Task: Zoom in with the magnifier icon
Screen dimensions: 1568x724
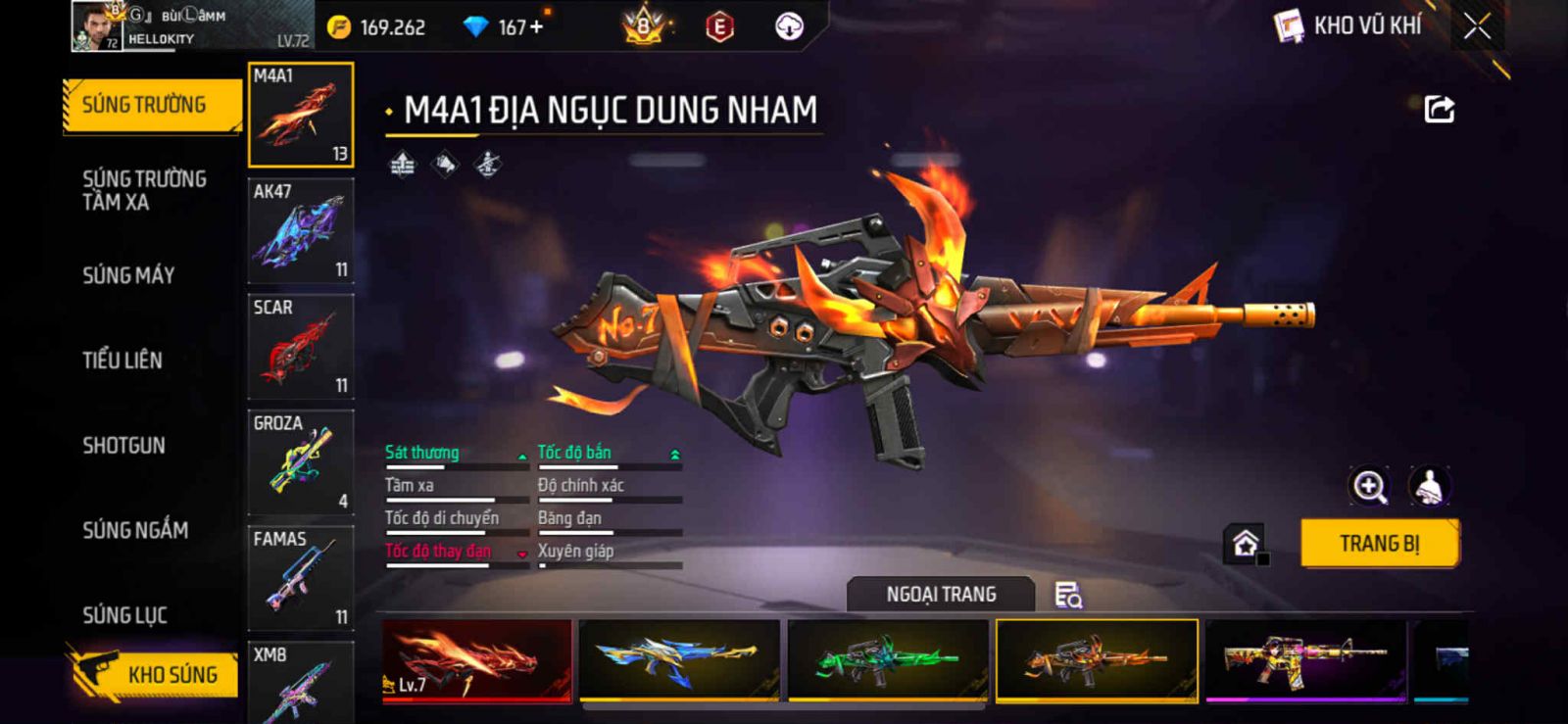Action: [1369, 486]
